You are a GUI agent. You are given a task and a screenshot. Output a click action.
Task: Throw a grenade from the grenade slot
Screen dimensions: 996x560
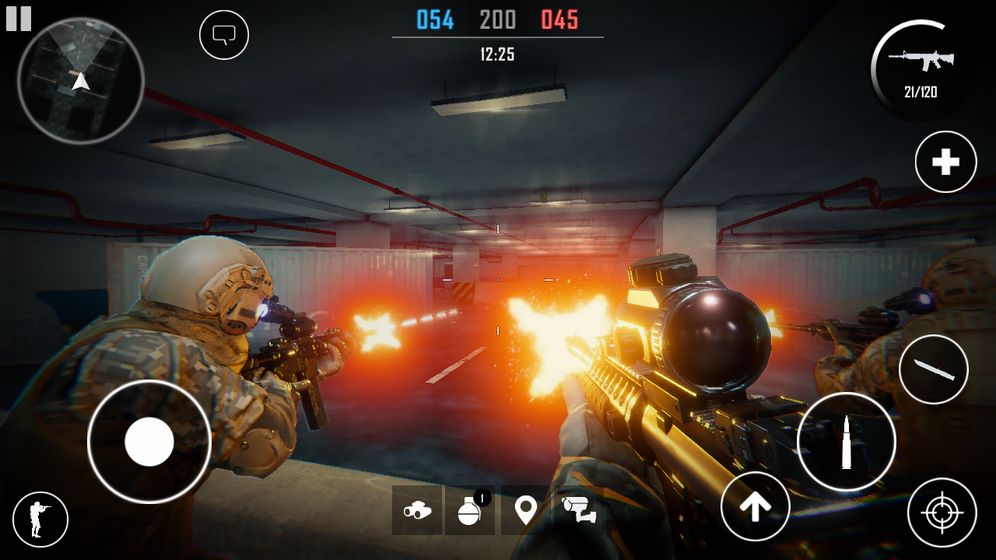tap(471, 510)
